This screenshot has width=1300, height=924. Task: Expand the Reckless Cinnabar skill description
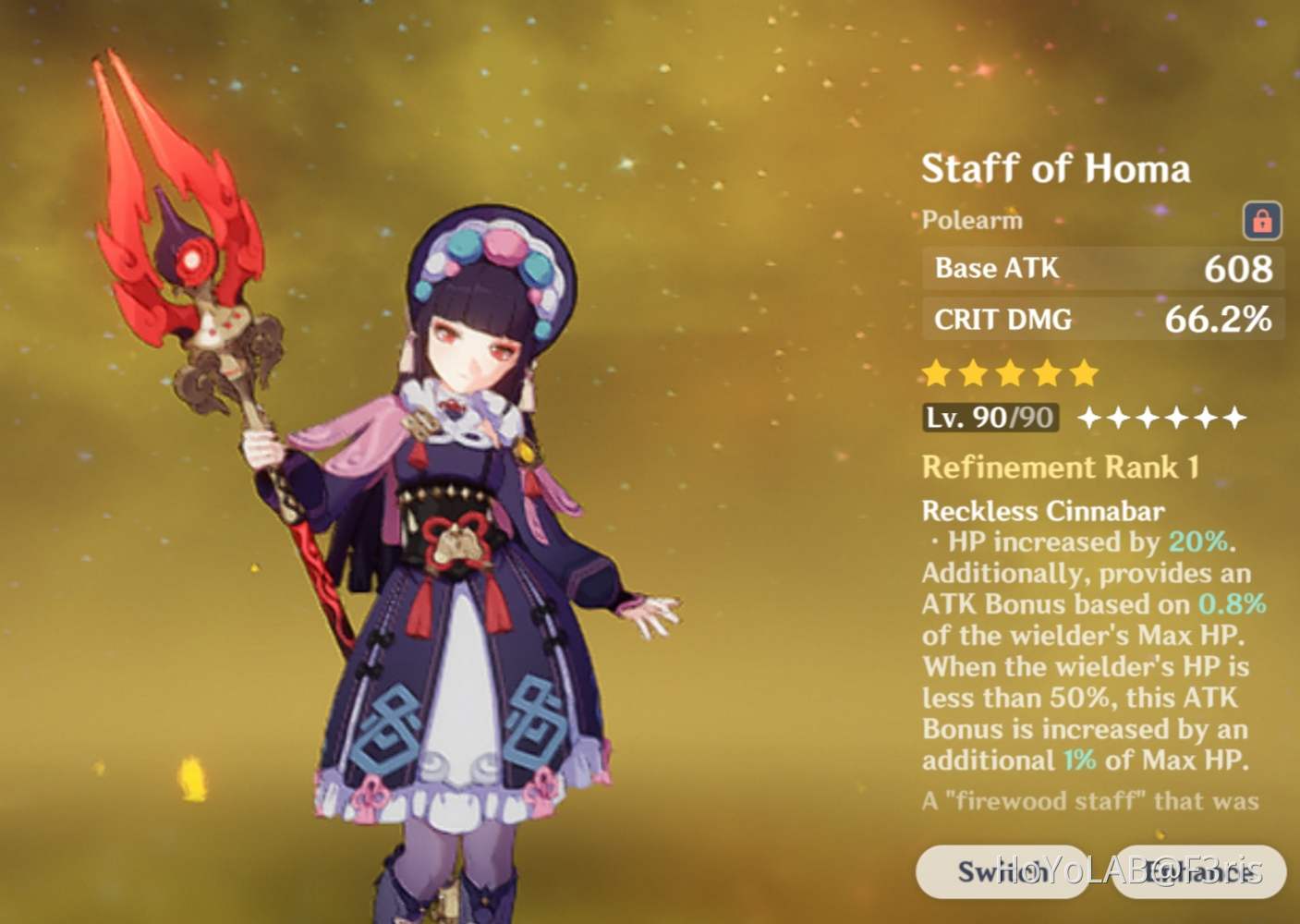tap(1043, 511)
